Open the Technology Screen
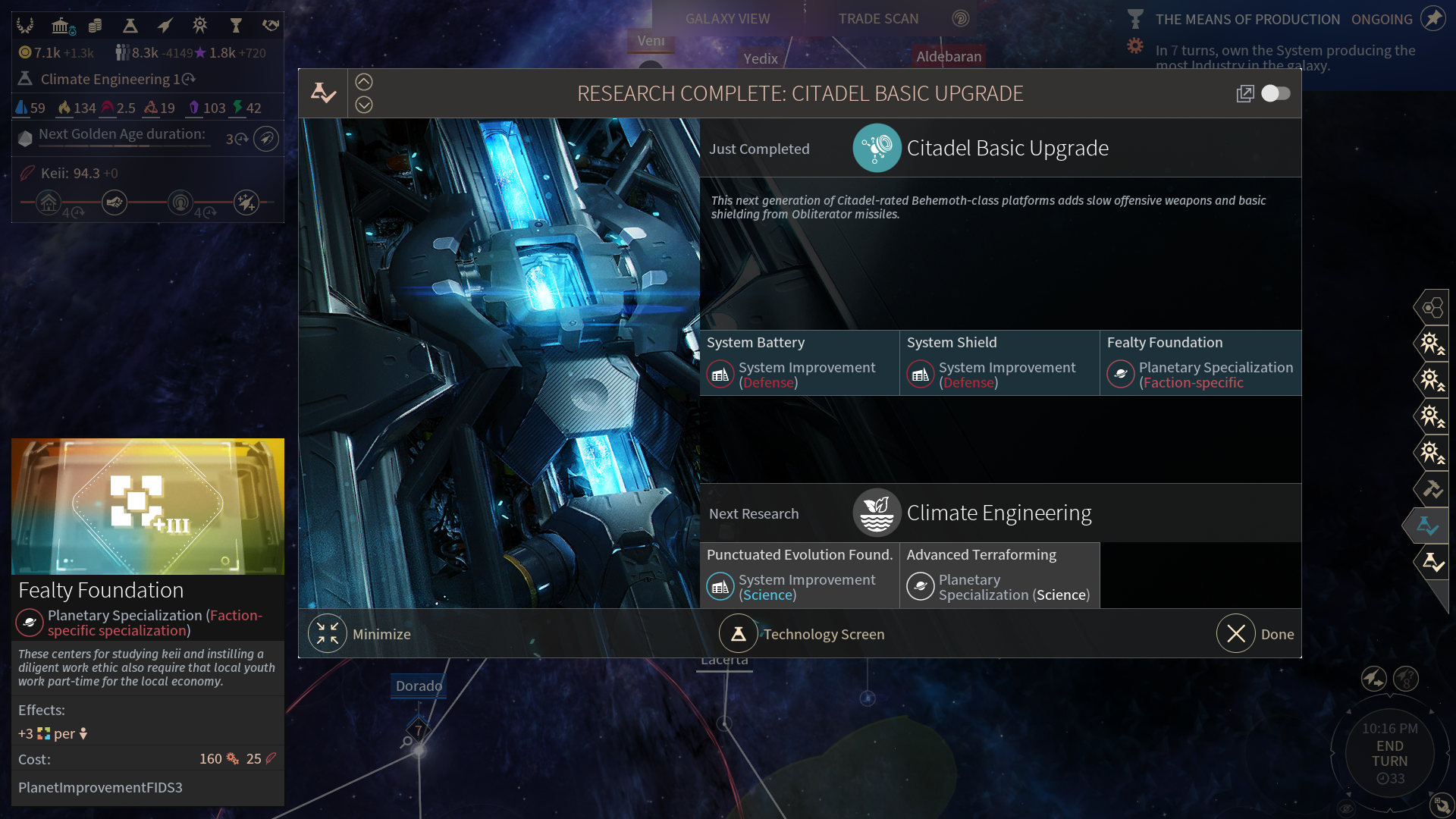This screenshot has height=819, width=1456. (802, 634)
